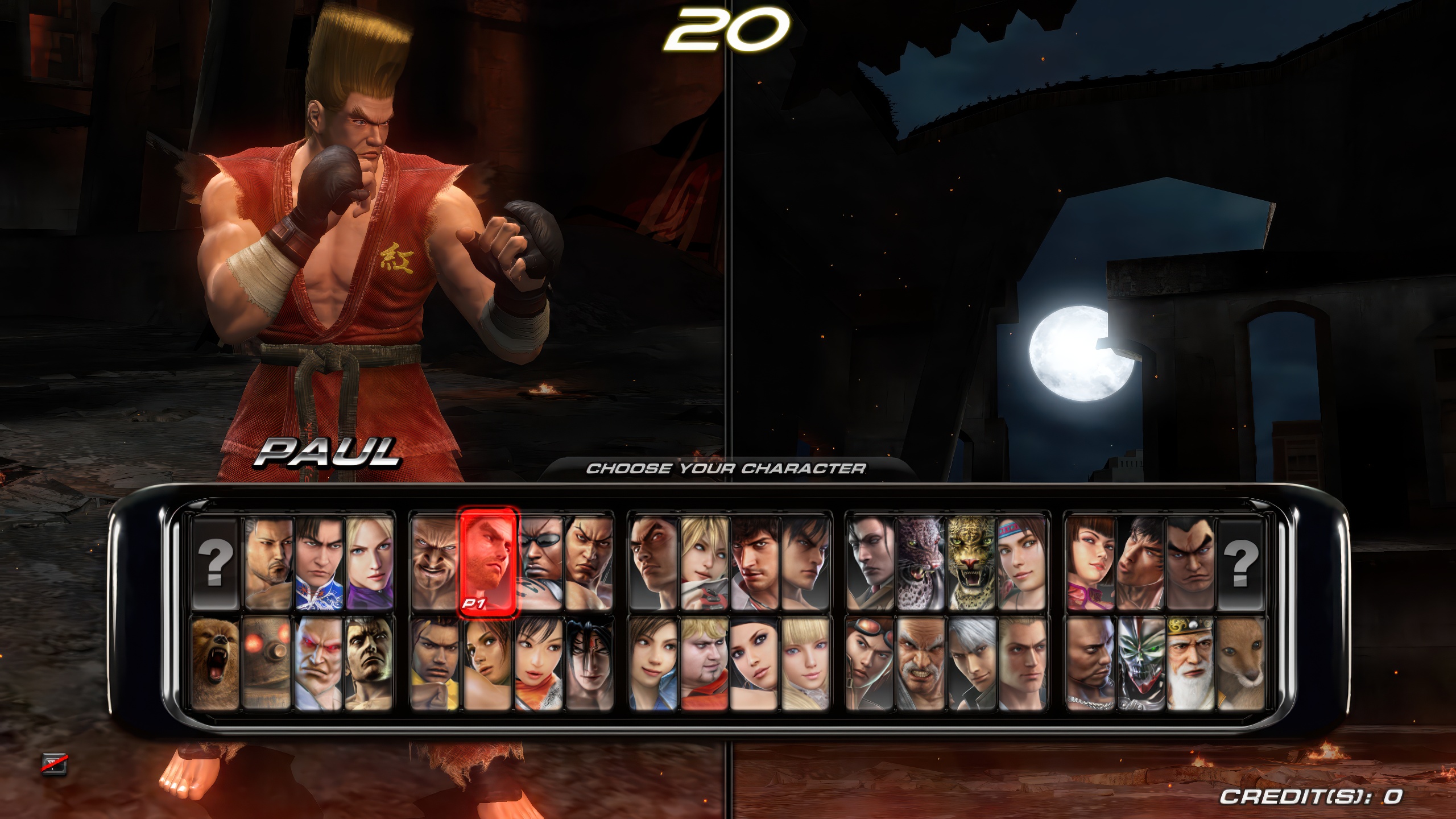1456x819 pixels.
Task: Choose the Jack robot with red eyes
Action: 266,663
